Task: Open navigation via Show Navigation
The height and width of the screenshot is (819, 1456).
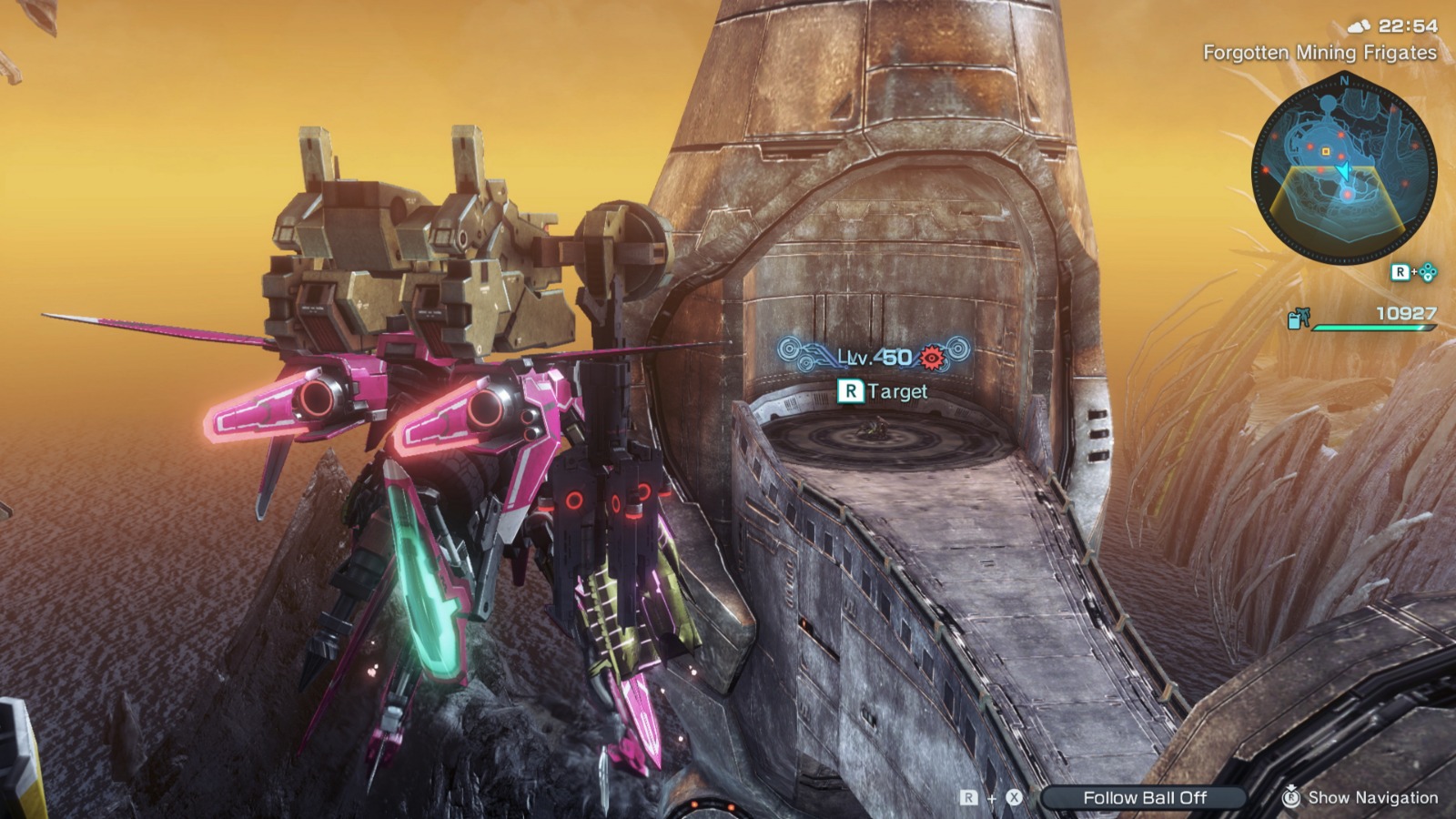Action: click(x=1374, y=797)
